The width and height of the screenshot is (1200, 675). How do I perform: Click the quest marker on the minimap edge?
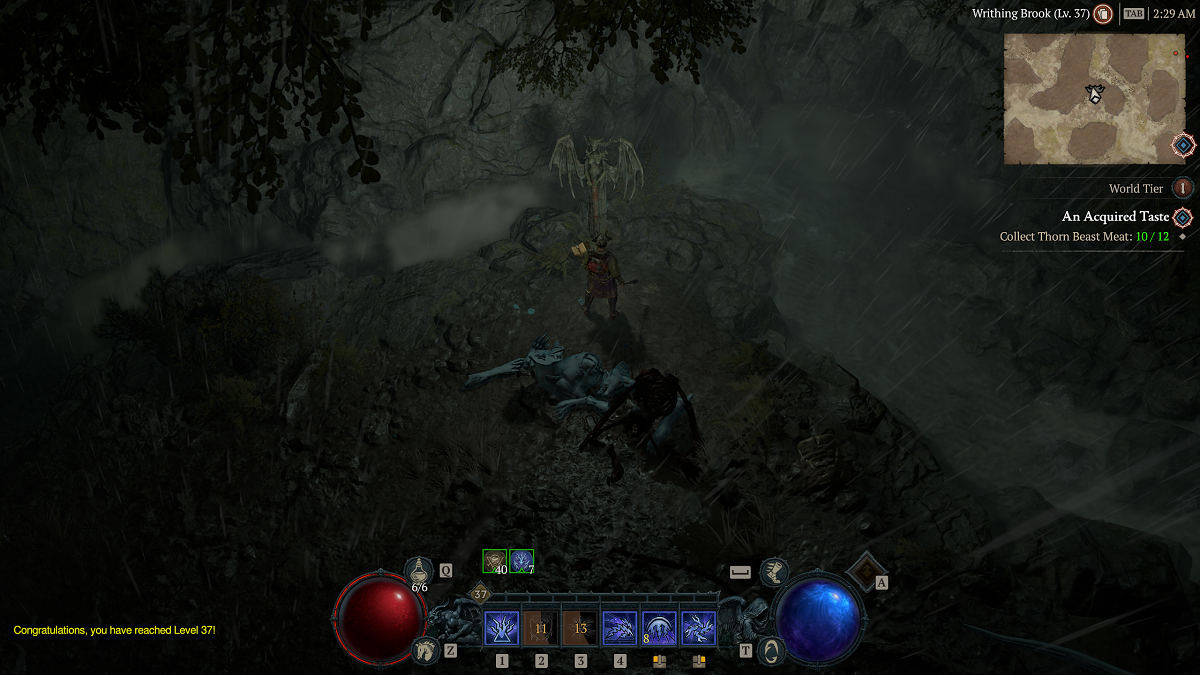[x=1183, y=145]
